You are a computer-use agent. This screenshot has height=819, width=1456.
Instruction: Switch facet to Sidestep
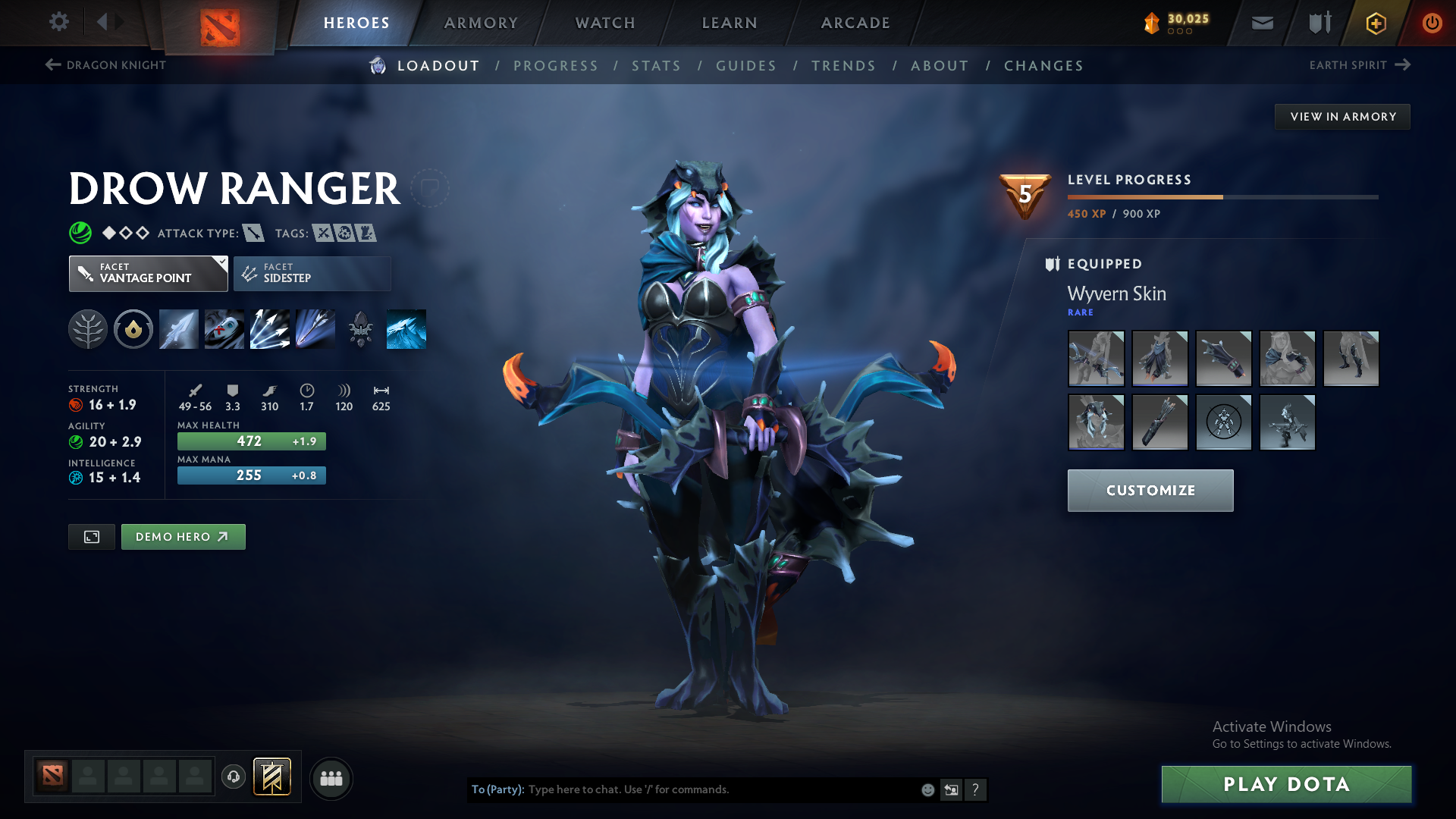(x=312, y=273)
